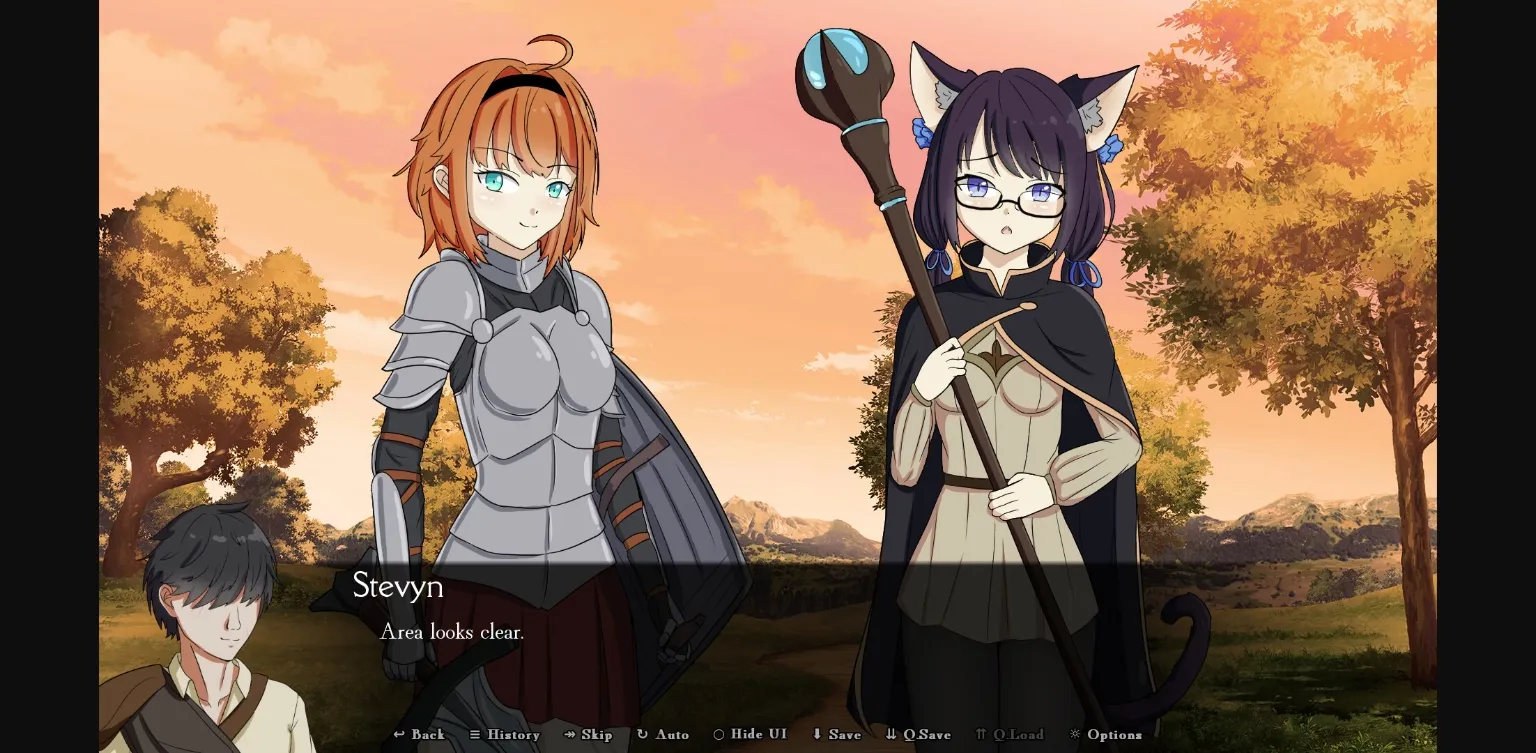This screenshot has width=1536, height=753.
Task: Toggle Skip mode on
Action: [589, 734]
